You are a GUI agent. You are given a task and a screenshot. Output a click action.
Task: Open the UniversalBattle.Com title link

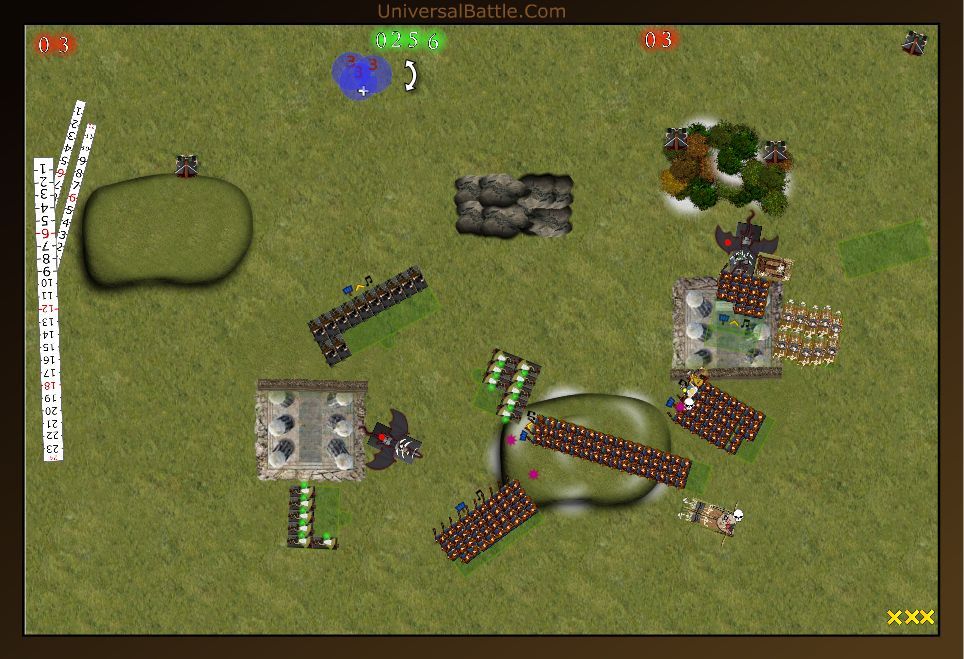(x=471, y=11)
